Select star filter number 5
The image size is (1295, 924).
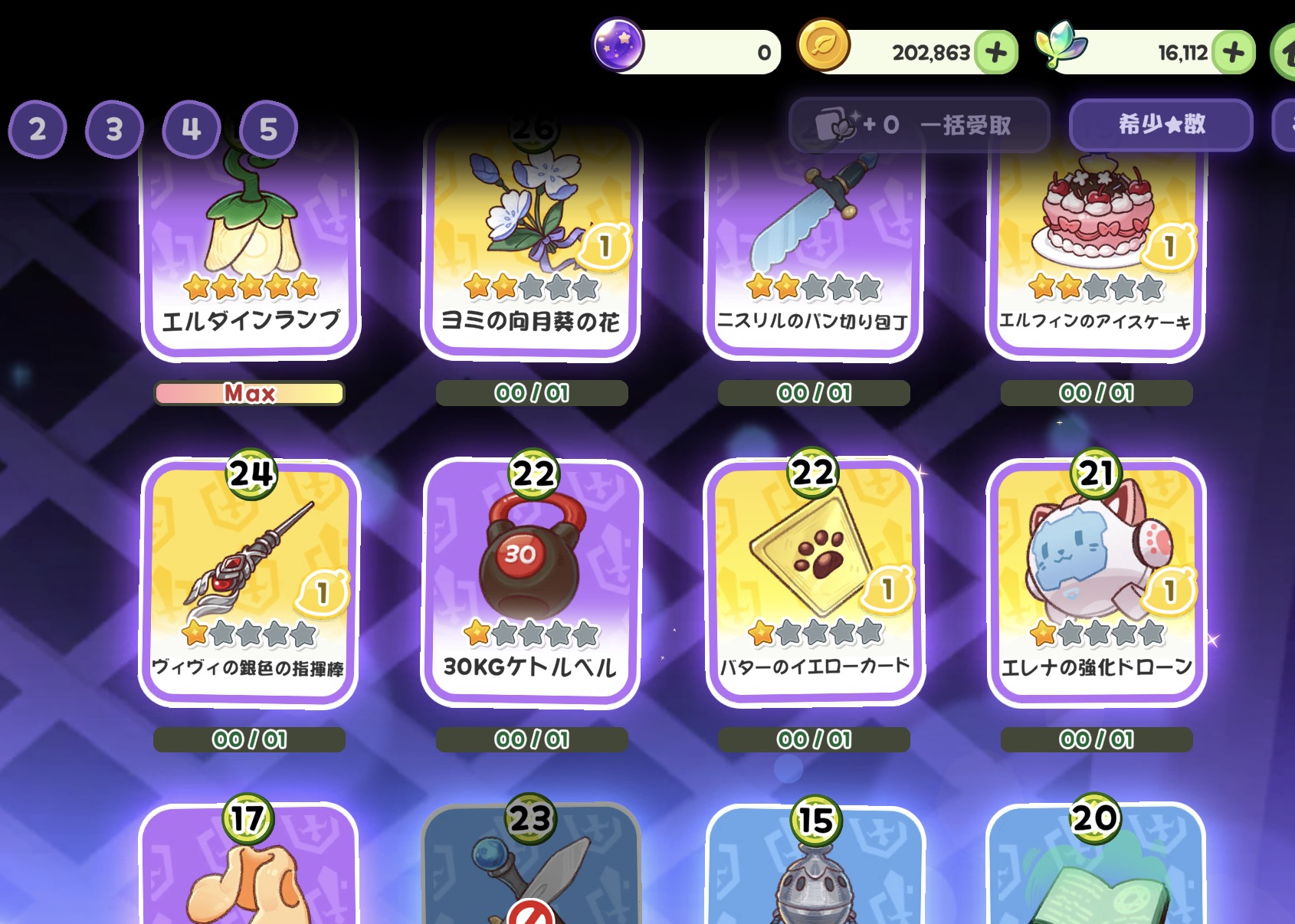[x=268, y=129]
